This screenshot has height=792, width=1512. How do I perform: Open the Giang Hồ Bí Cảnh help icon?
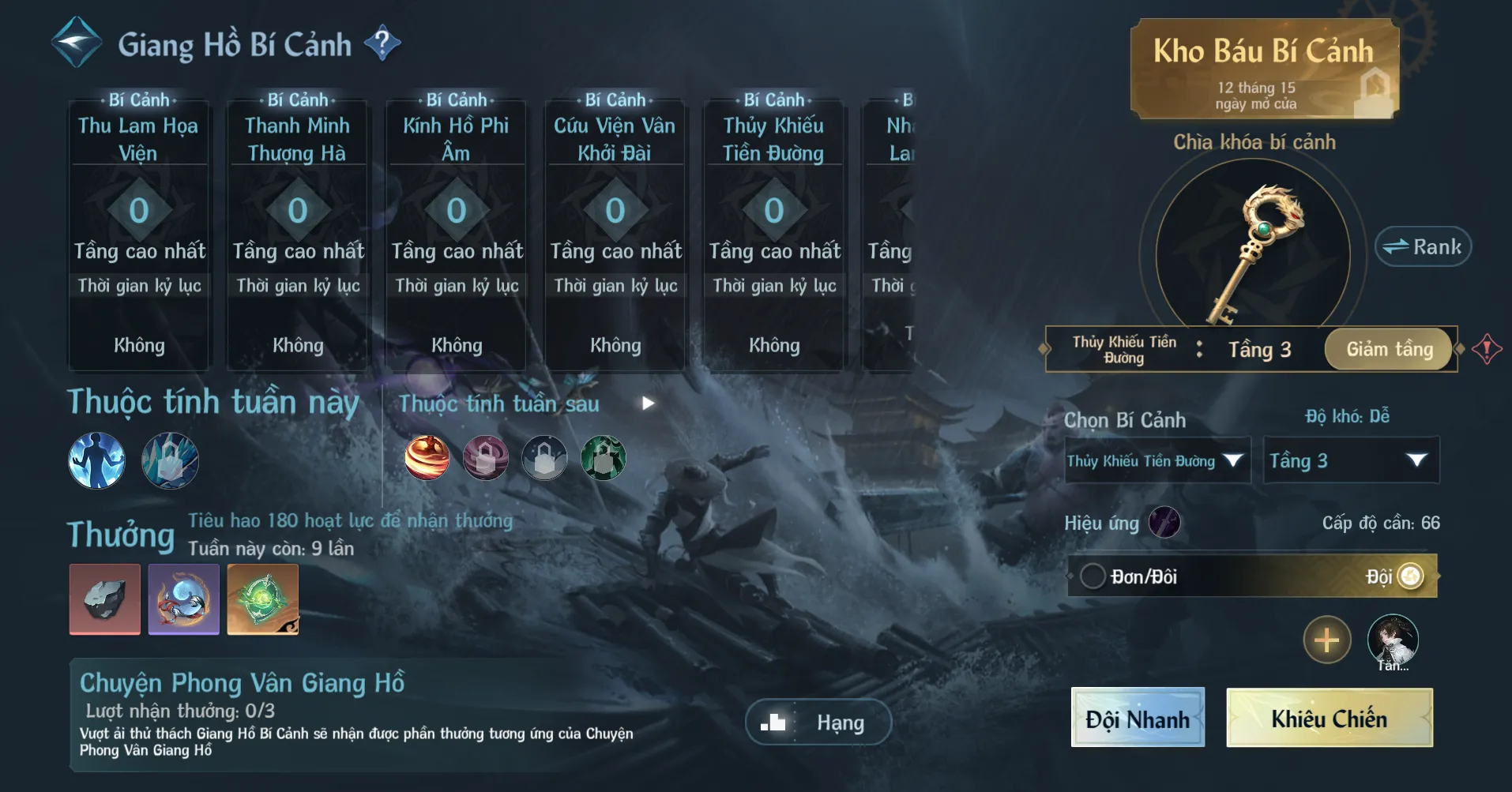(x=382, y=43)
